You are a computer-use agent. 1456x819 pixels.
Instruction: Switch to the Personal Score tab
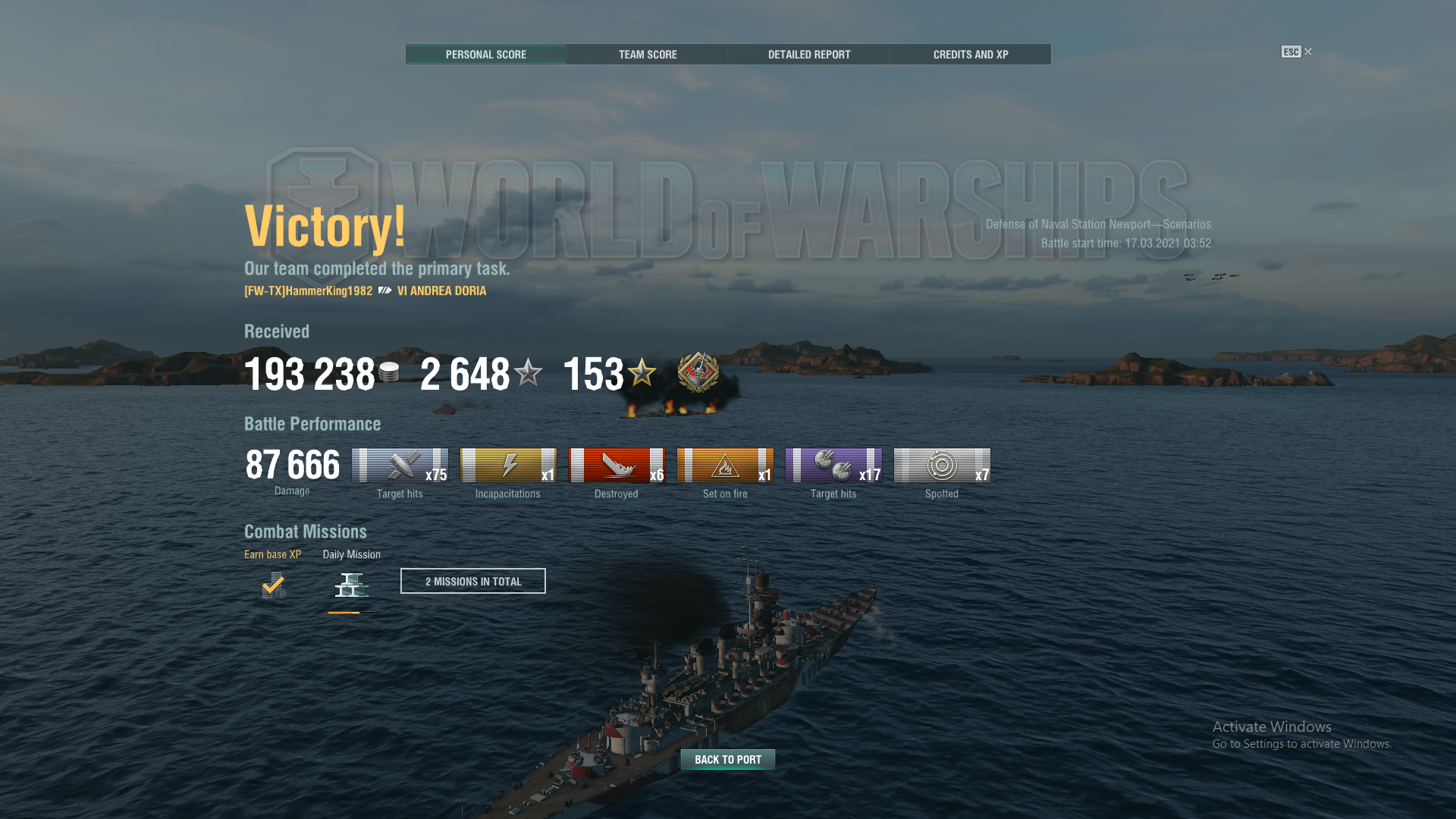click(x=485, y=55)
